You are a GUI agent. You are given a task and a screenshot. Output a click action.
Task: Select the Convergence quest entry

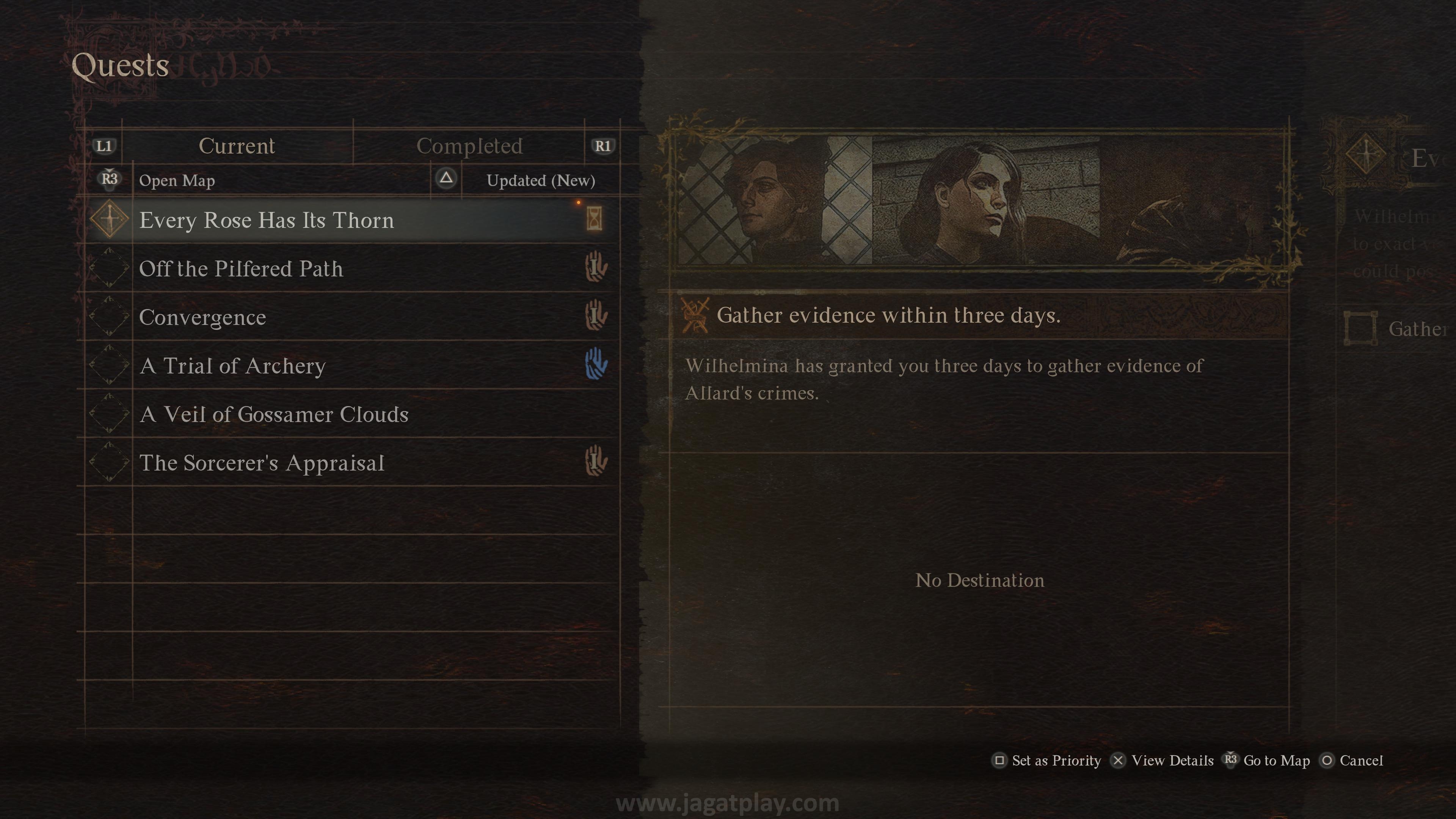point(202,317)
